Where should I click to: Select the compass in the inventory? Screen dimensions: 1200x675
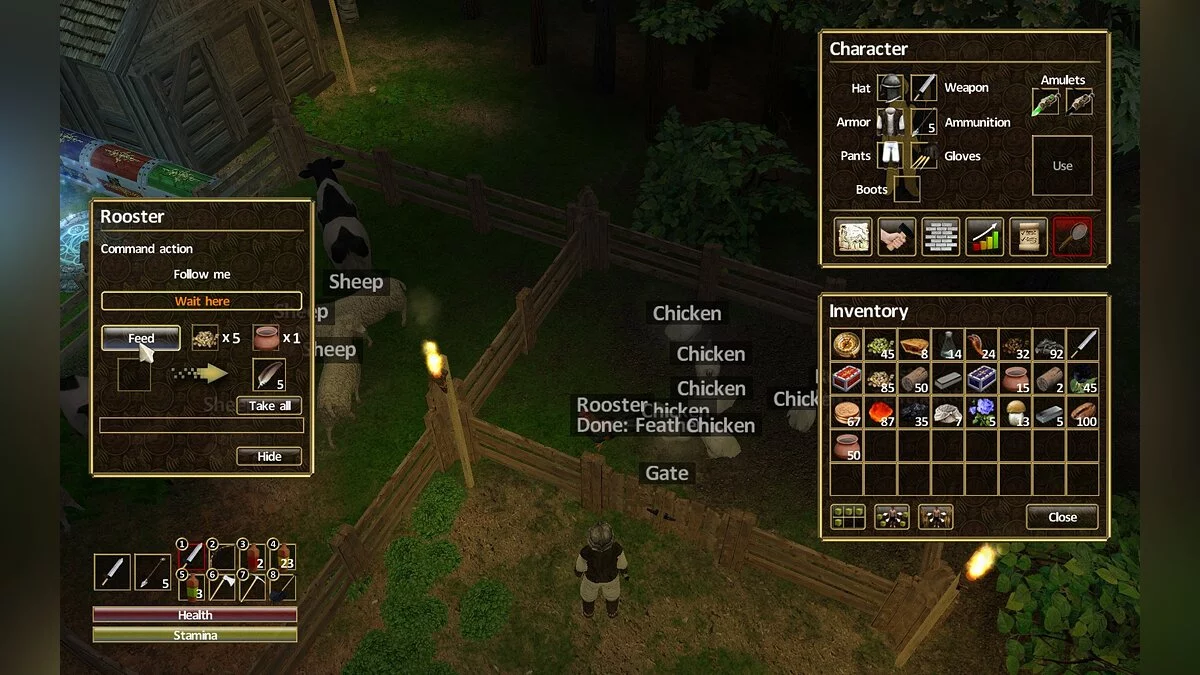click(x=846, y=345)
